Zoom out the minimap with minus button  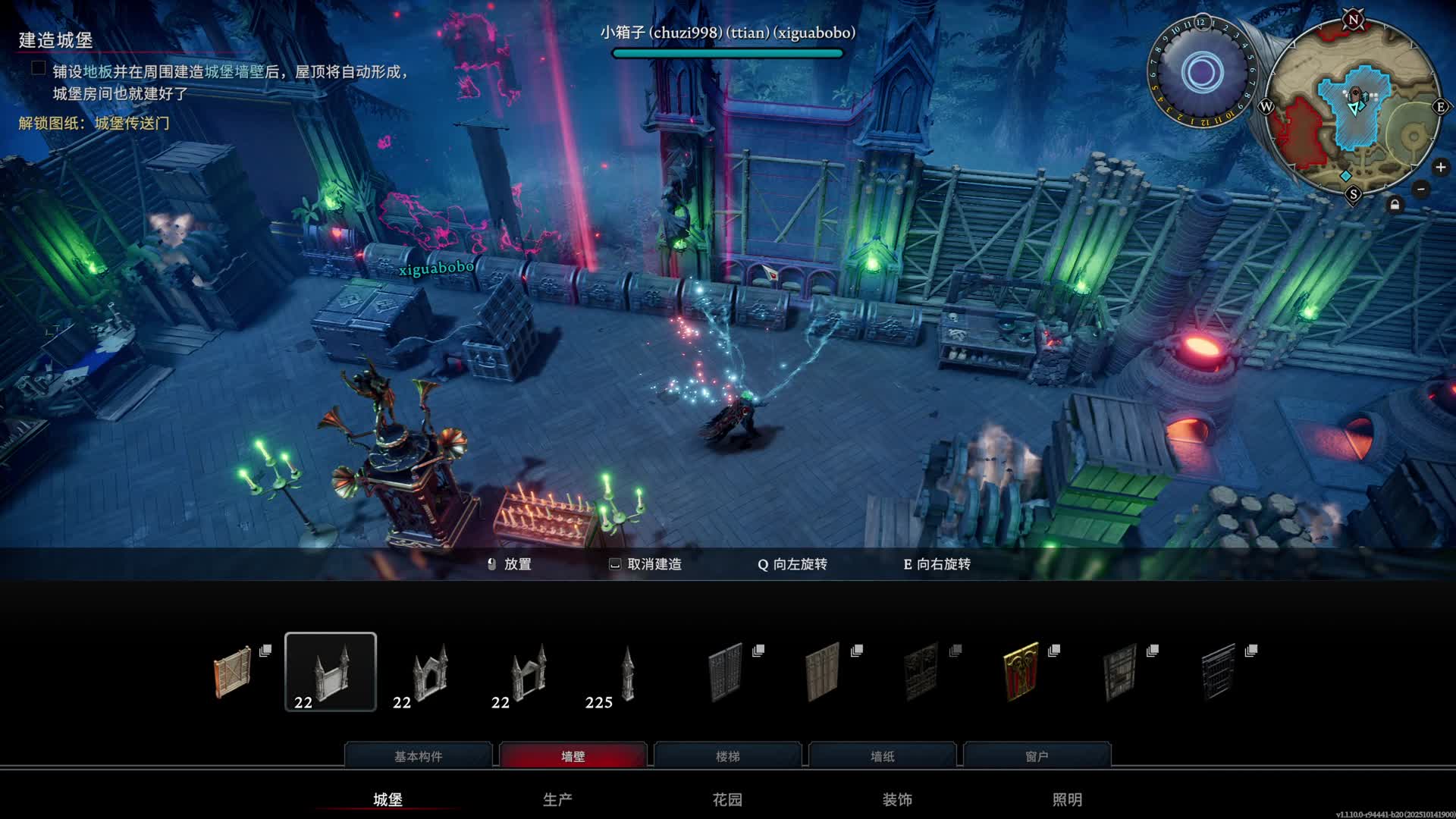coord(1421,189)
